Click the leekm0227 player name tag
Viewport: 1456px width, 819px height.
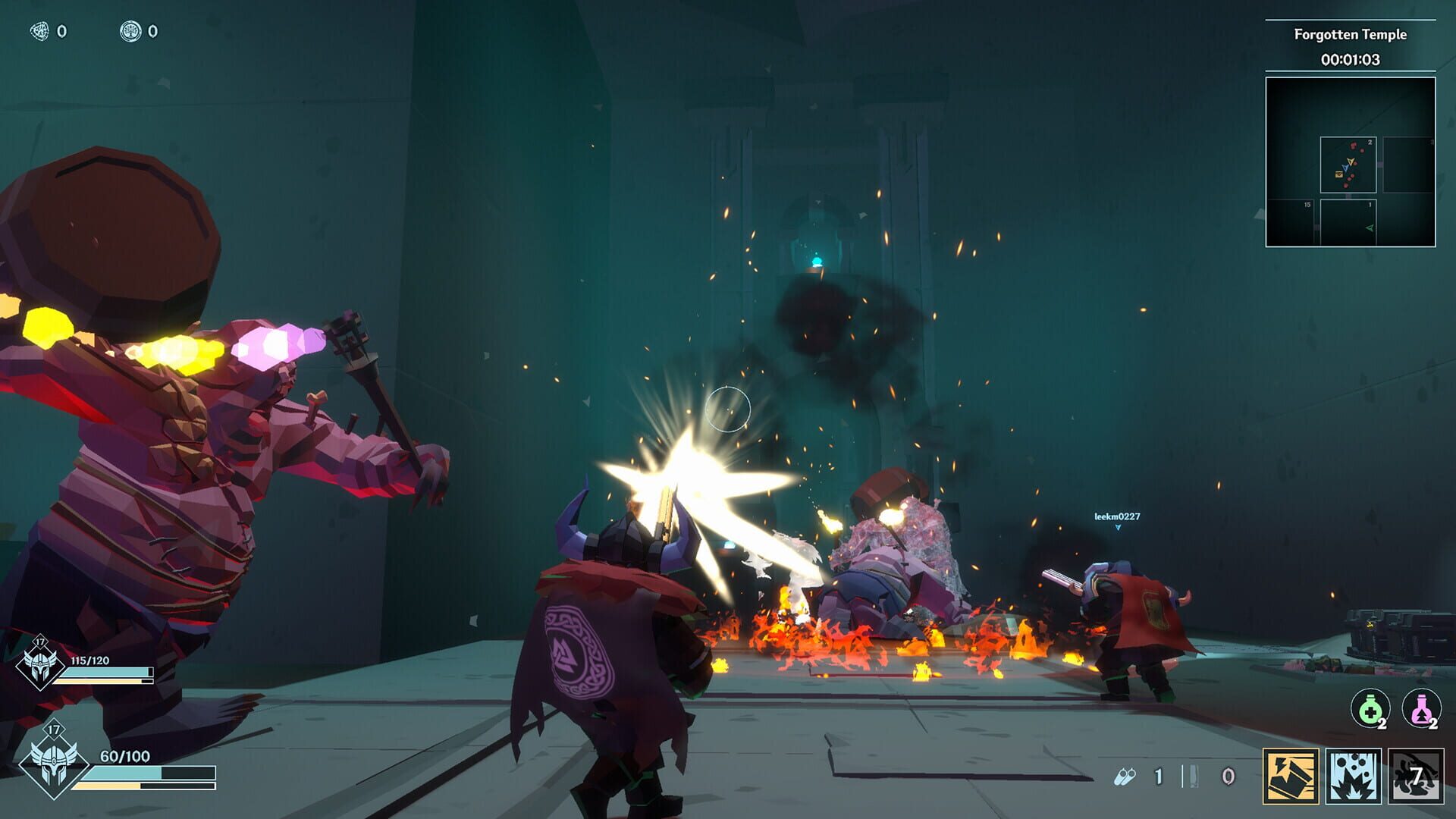coord(1116,516)
